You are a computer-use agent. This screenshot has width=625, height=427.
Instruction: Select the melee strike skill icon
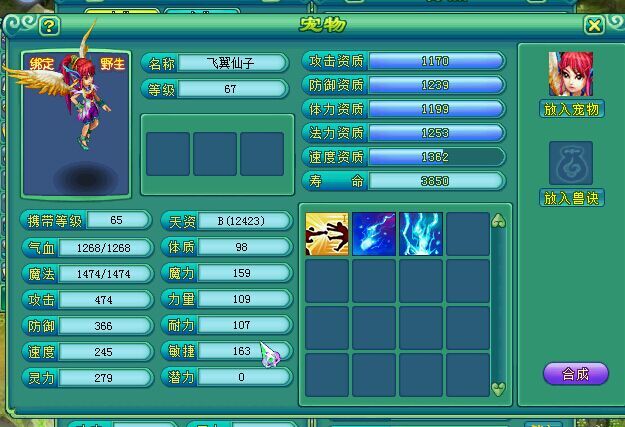(x=327, y=234)
